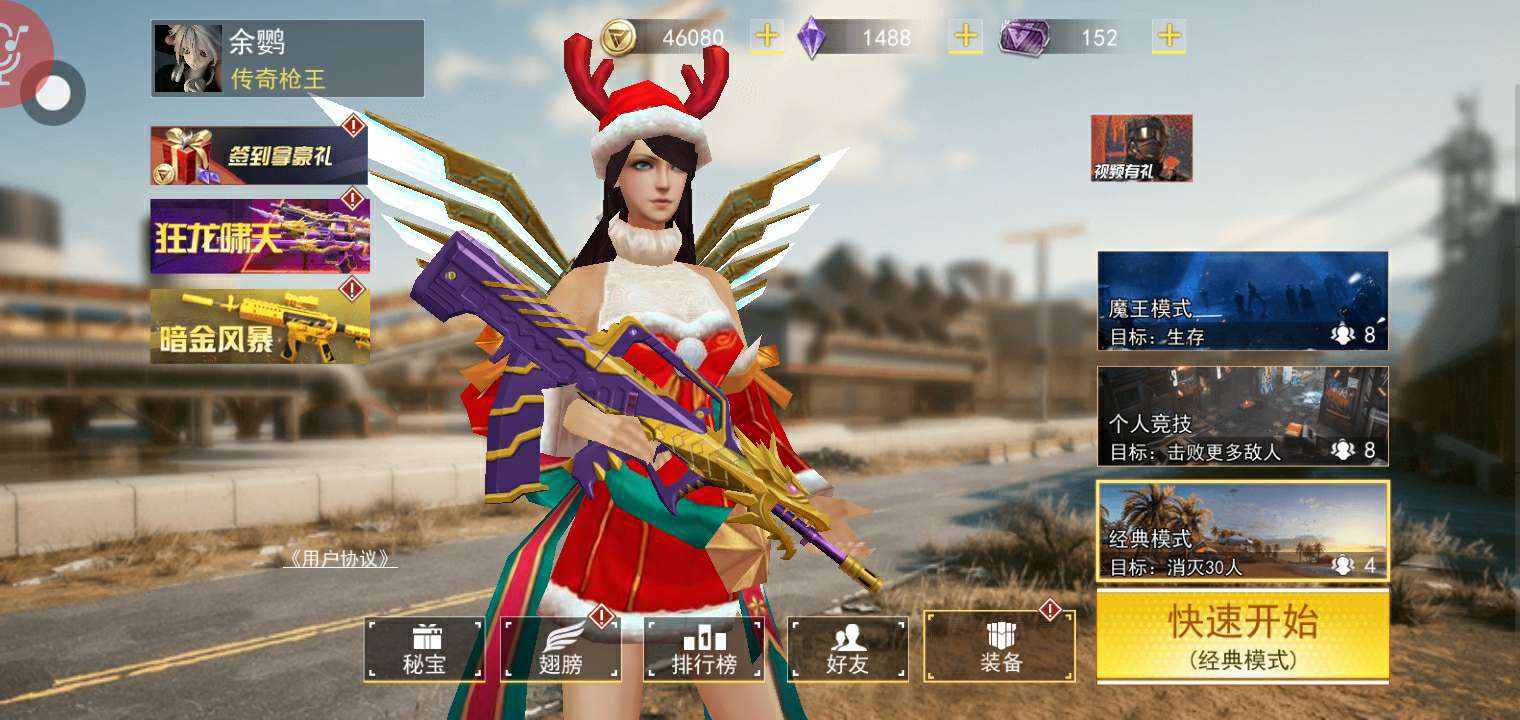The image size is (1520, 720).
Task: Select the 个人竞技 game mode
Action: pyautogui.click(x=1242, y=416)
